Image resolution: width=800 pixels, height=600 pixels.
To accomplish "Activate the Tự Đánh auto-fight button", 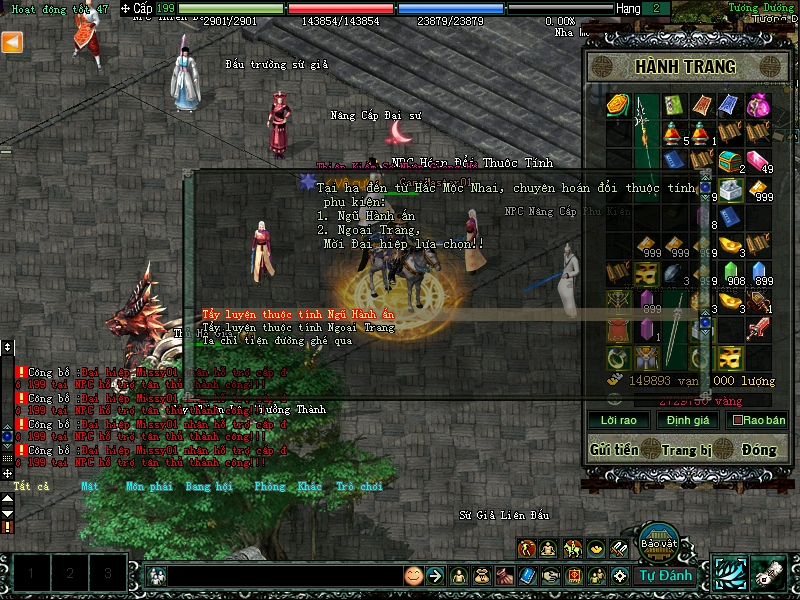I will [x=666, y=575].
